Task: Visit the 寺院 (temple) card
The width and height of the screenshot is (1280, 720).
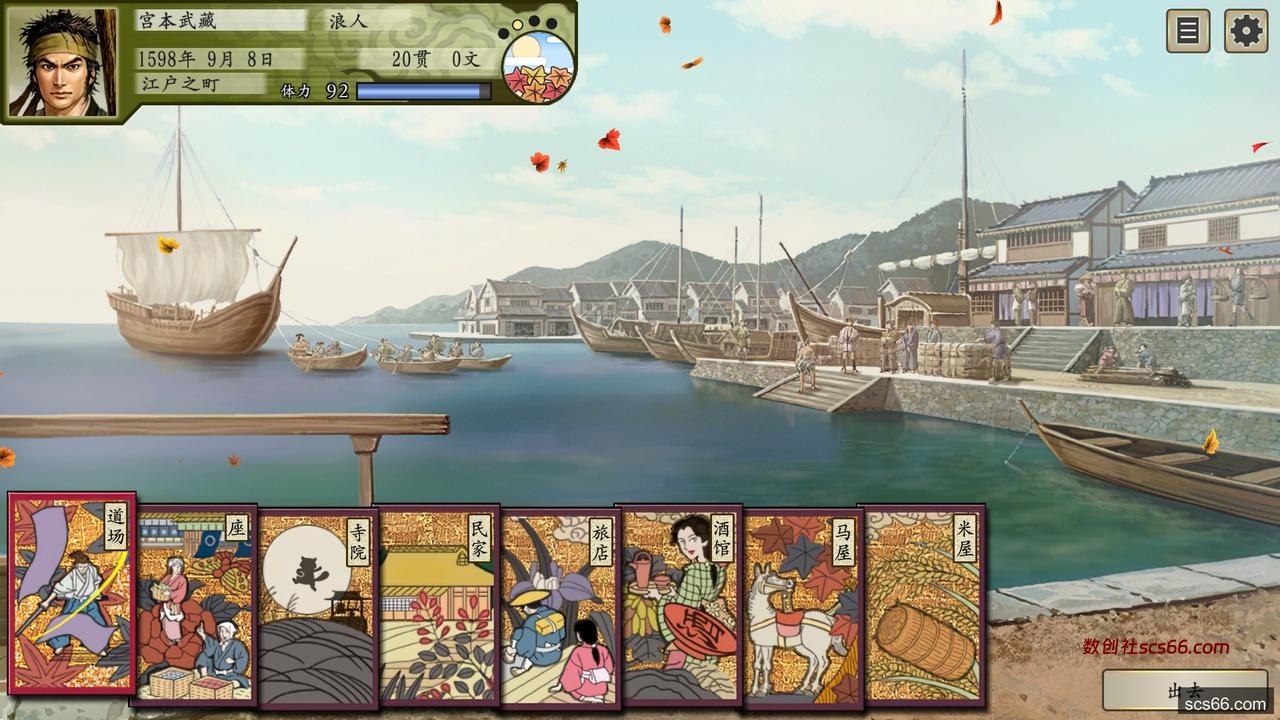Action: (316, 606)
